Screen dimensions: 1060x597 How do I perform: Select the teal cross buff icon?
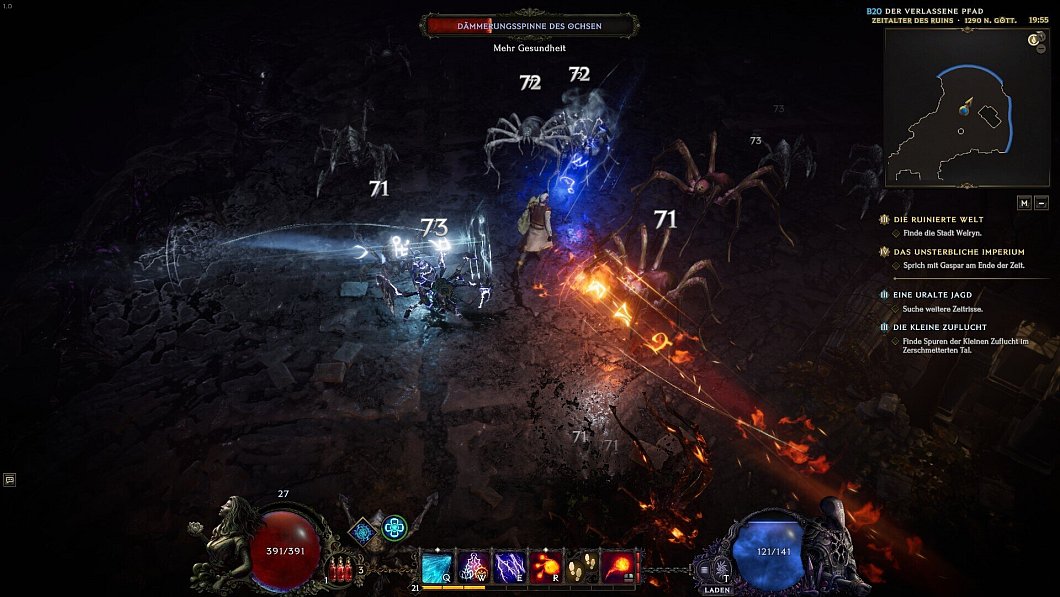click(x=394, y=527)
